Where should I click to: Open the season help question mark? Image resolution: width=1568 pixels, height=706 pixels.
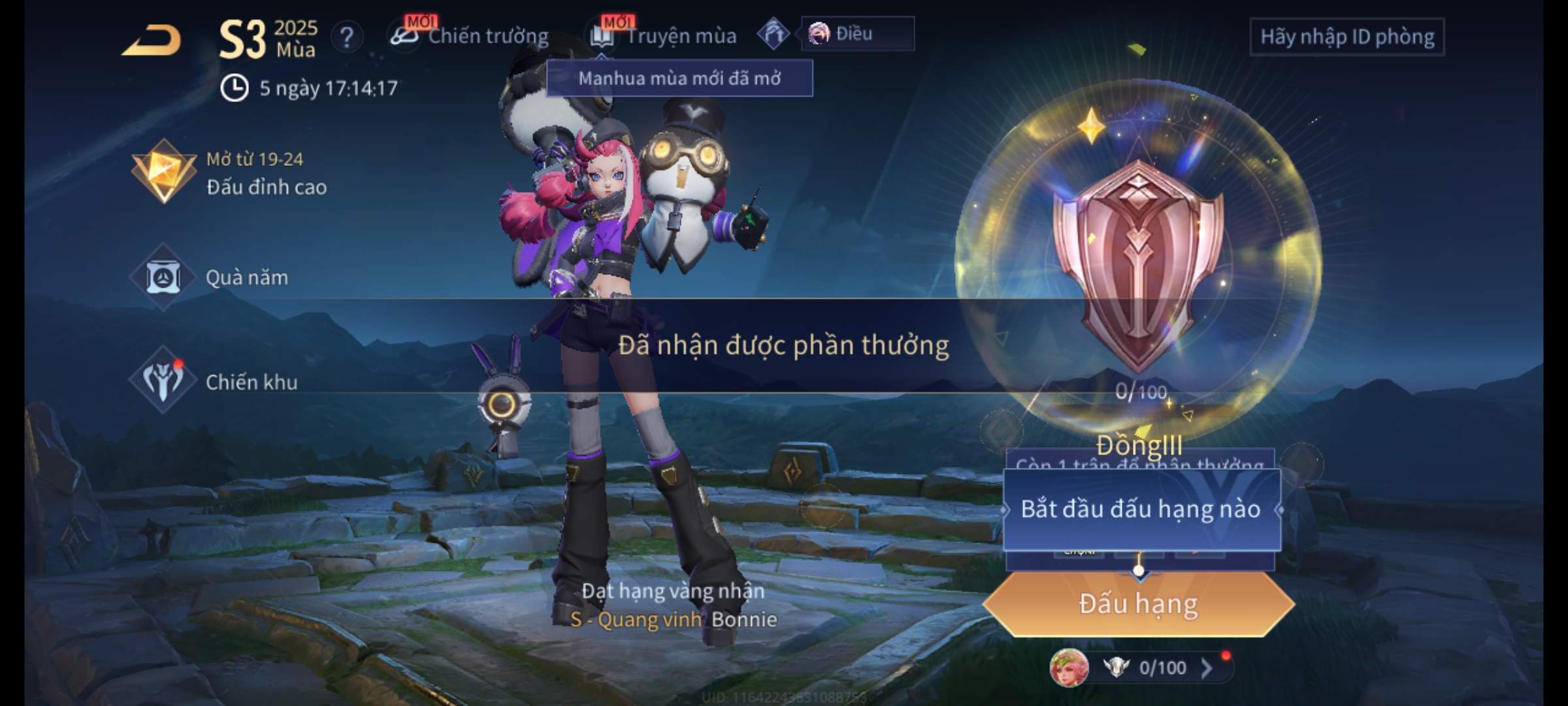[x=347, y=37]
